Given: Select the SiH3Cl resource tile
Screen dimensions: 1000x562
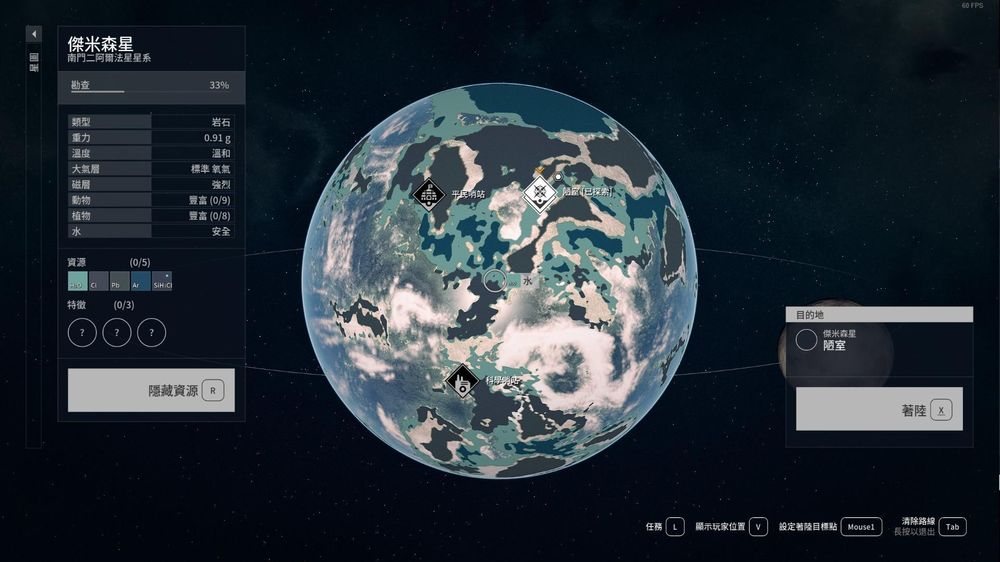Looking at the screenshot, I should pos(162,281).
